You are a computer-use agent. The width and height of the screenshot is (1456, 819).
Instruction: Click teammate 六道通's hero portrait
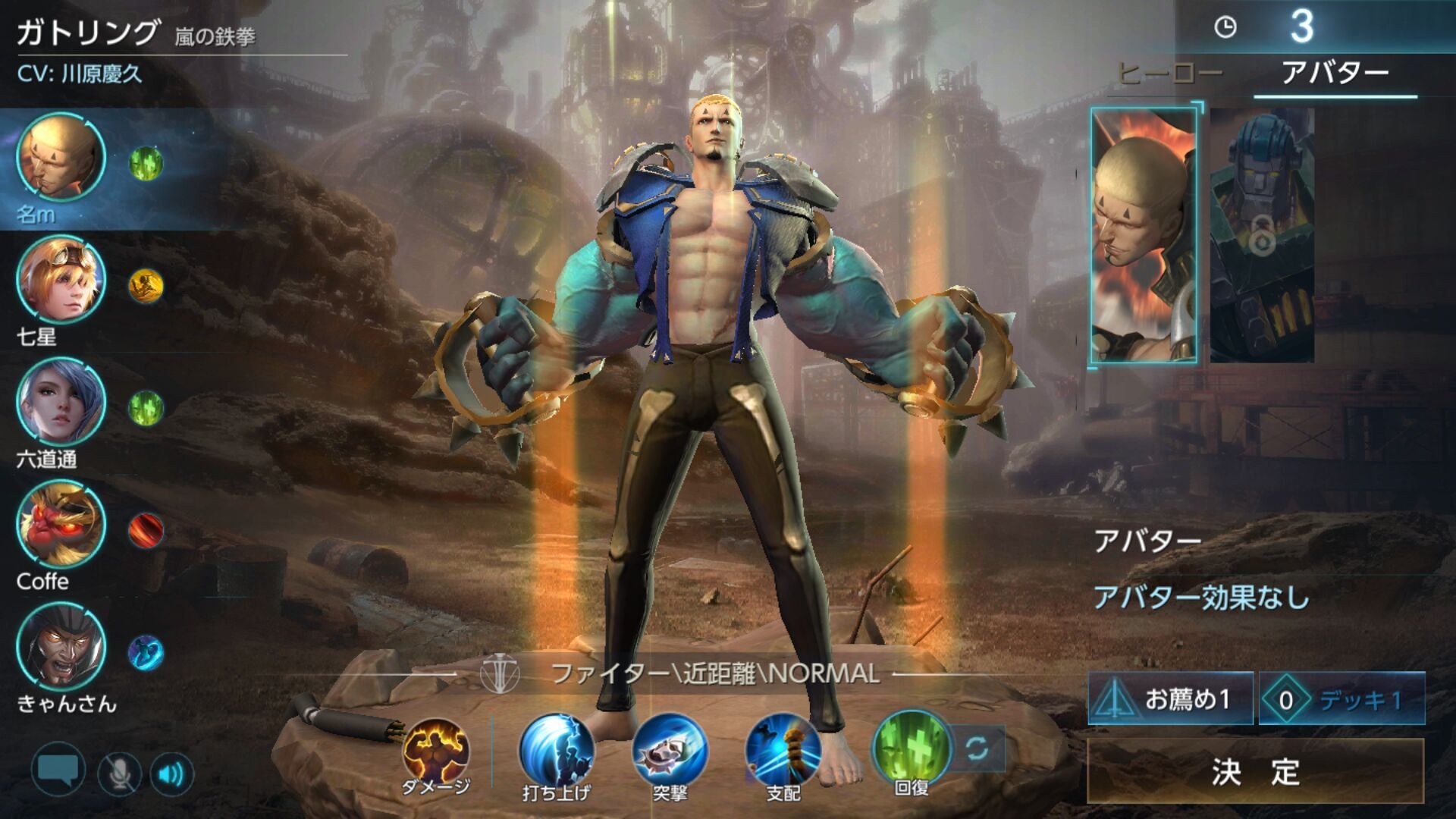61,402
